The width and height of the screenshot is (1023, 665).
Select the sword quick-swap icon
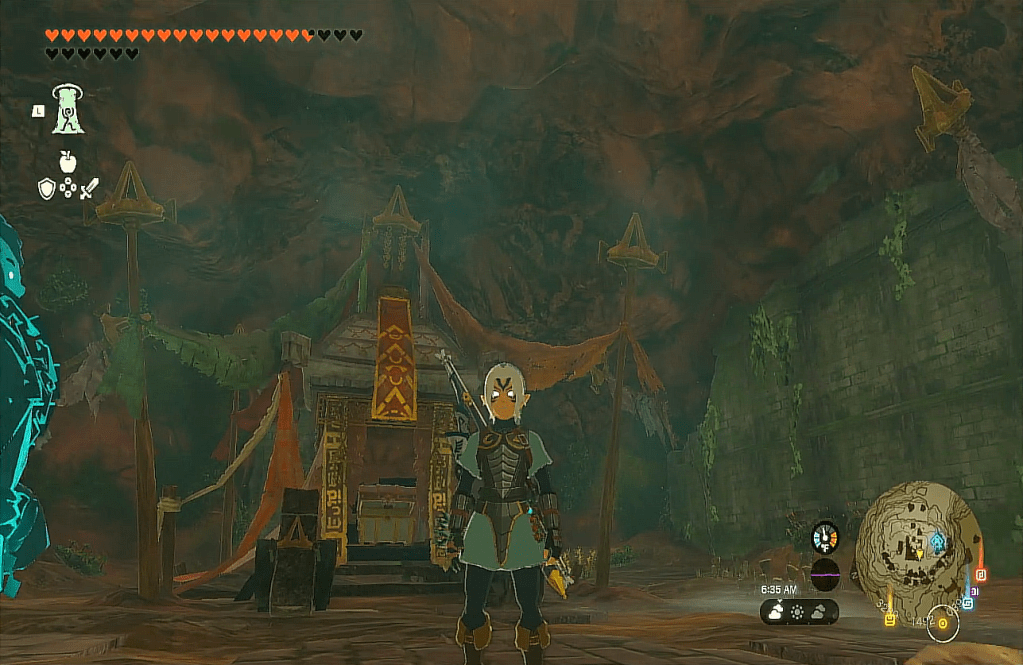coord(90,188)
